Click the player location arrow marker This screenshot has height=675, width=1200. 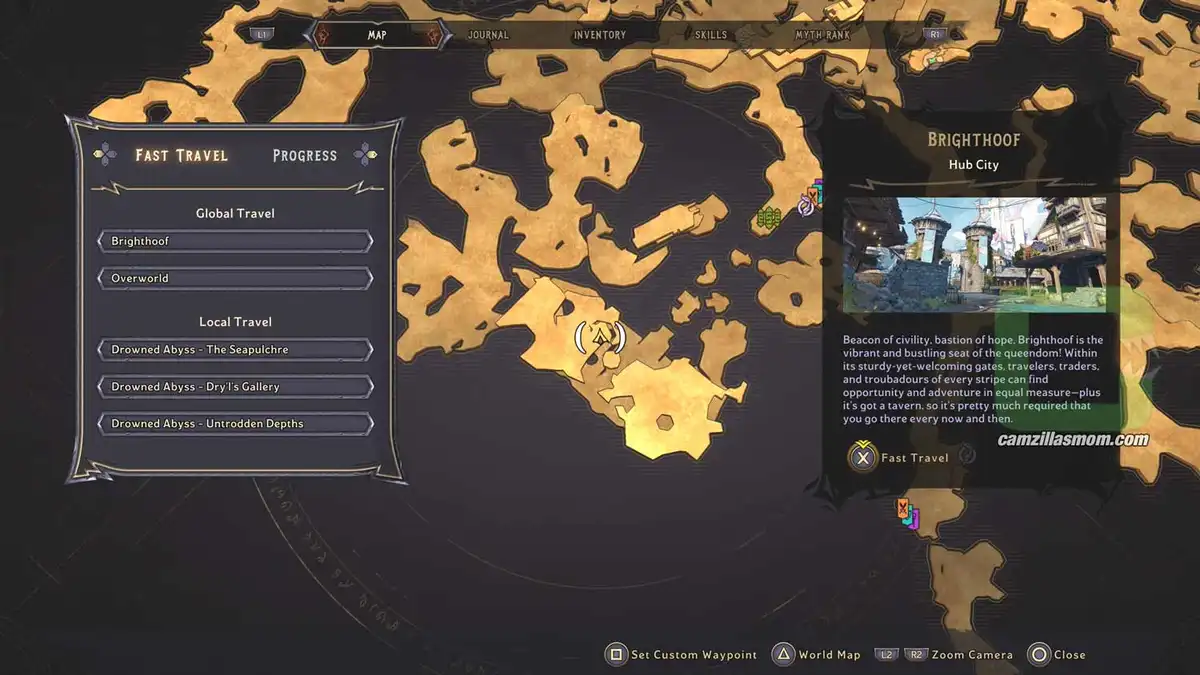click(600, 338)
